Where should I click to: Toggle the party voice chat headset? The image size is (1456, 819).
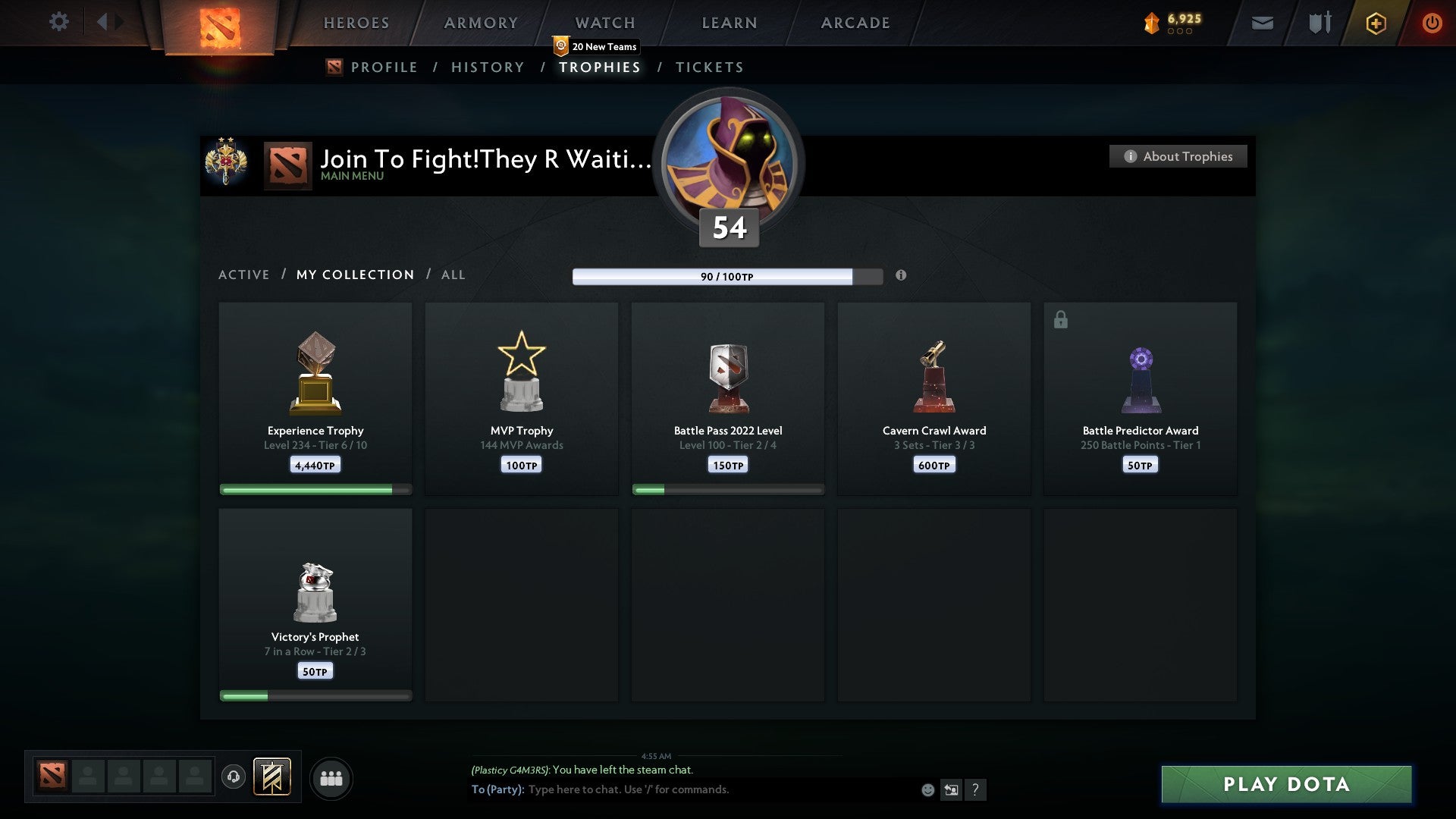click(234, 777)
